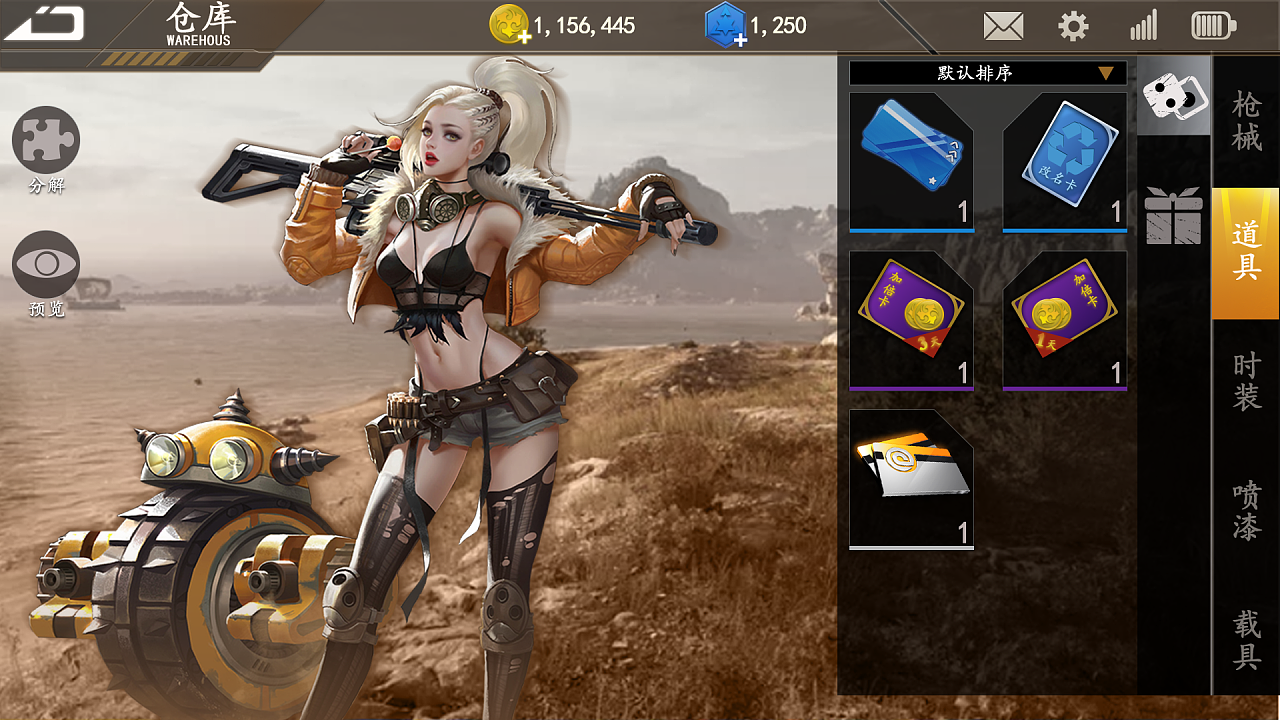Select the orange mail card item
The height and width of the screenshot is (720, 1280).
coord(911,478)
